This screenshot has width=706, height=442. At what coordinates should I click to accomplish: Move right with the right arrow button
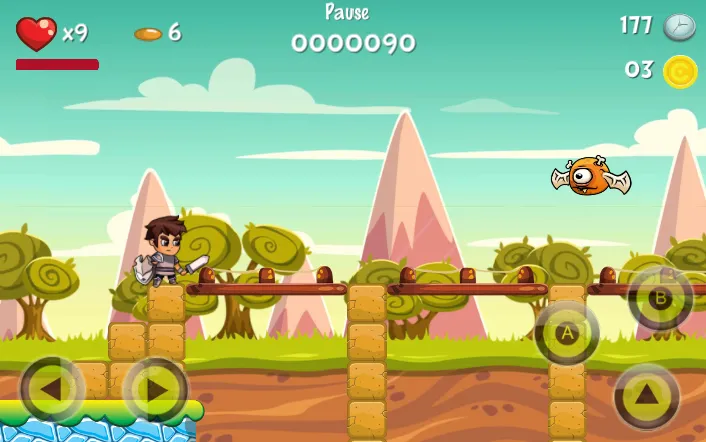coord(155,389)
